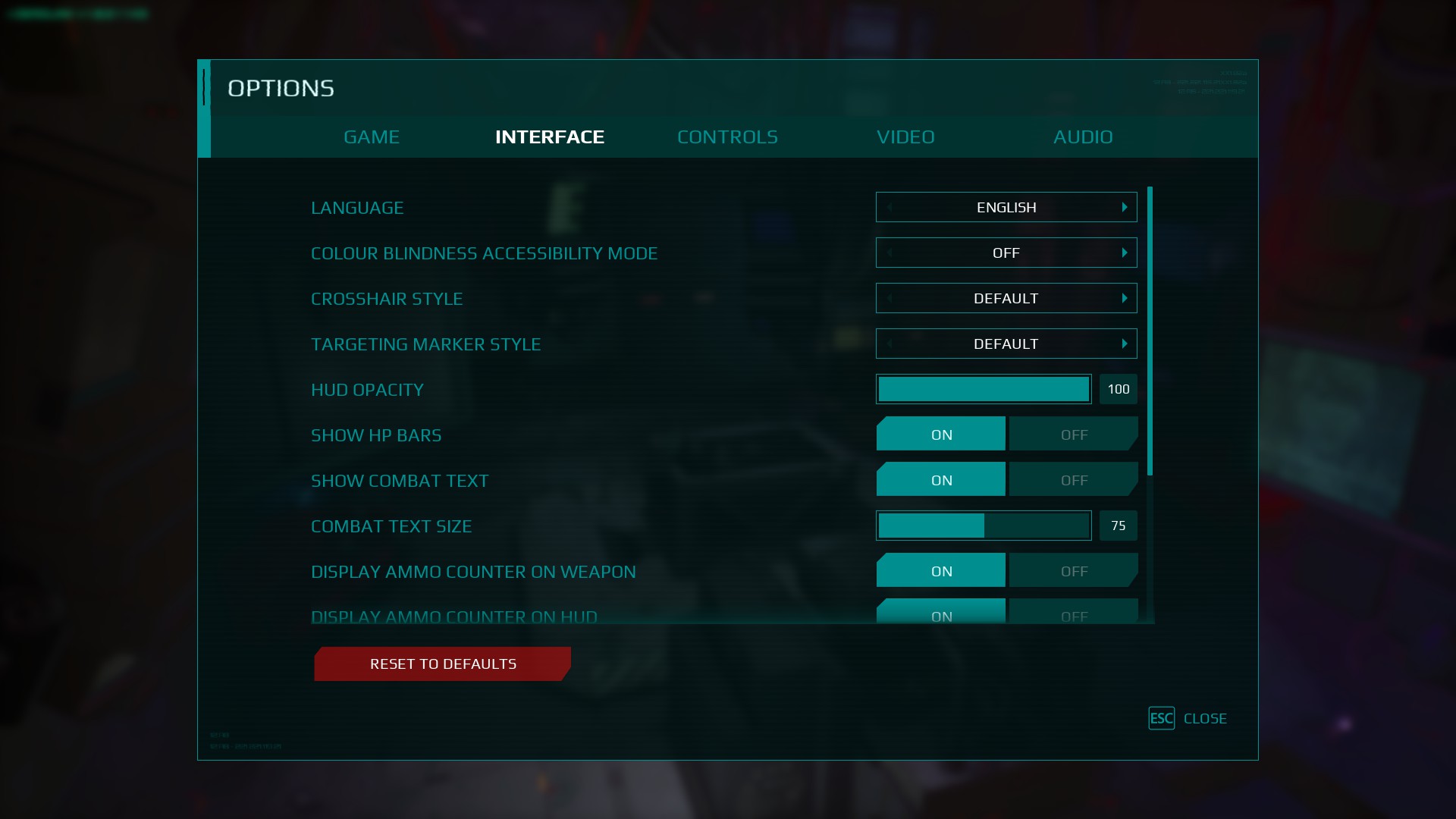This screenshot has height=819, width=1456.
Task: Change colour blindness mode with right arrow
Action: (x=1125, y=253)
